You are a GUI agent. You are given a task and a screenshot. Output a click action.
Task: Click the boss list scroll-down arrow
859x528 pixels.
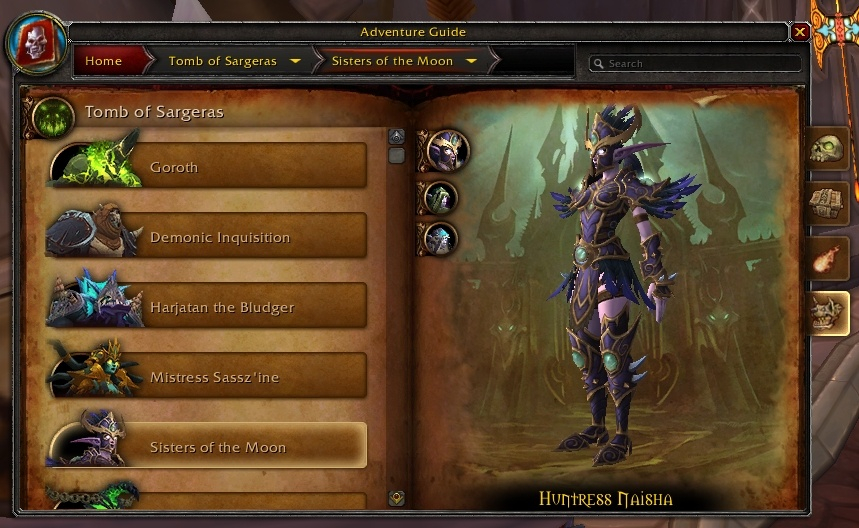point(397,497)
